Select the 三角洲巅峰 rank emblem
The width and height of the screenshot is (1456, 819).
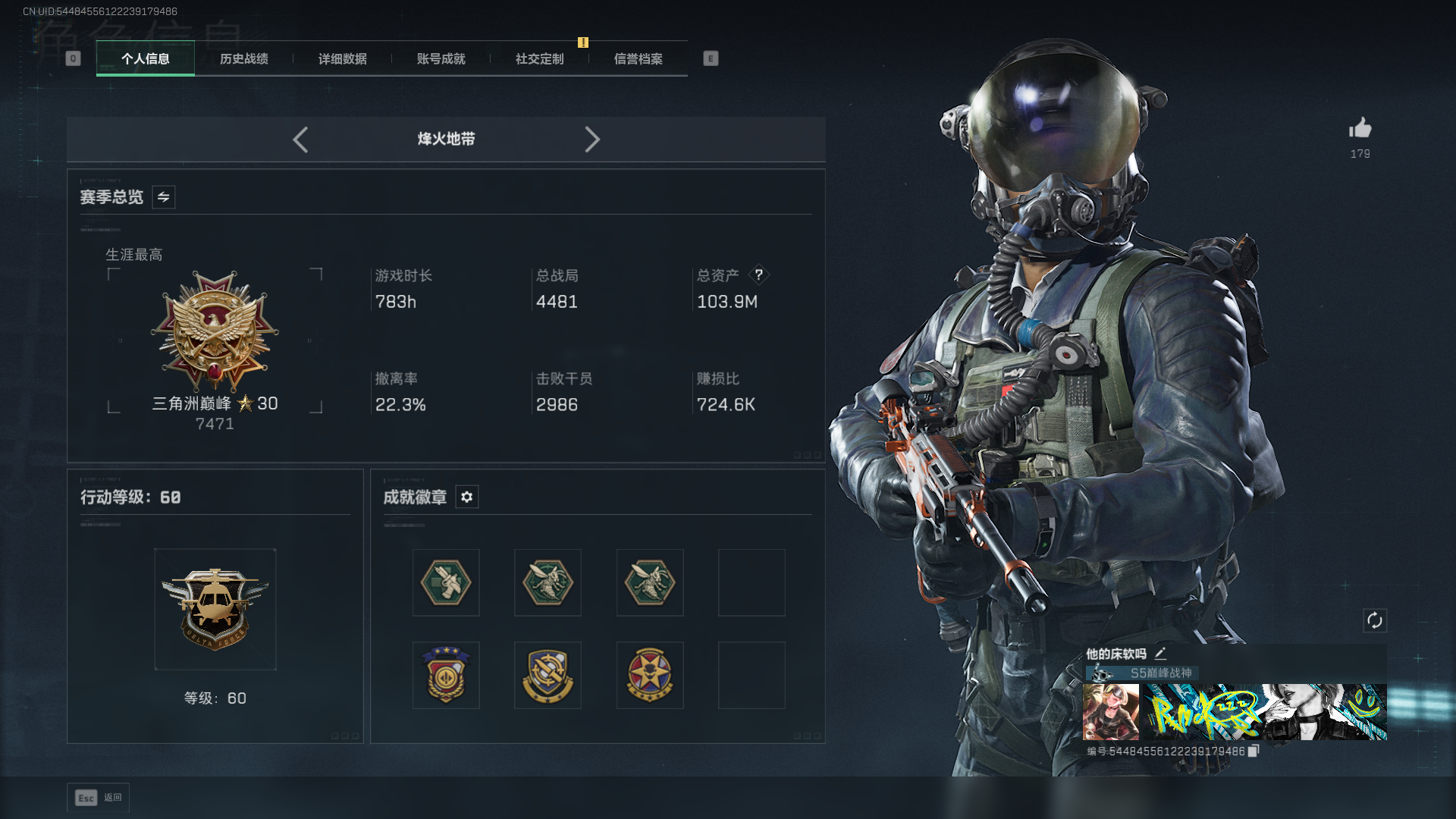pos(215,332)
